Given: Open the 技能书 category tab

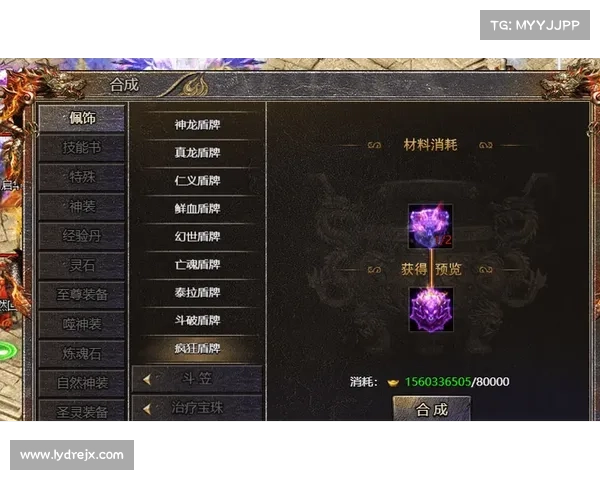Looking at the screenshot, I should (x=82, y=148).
